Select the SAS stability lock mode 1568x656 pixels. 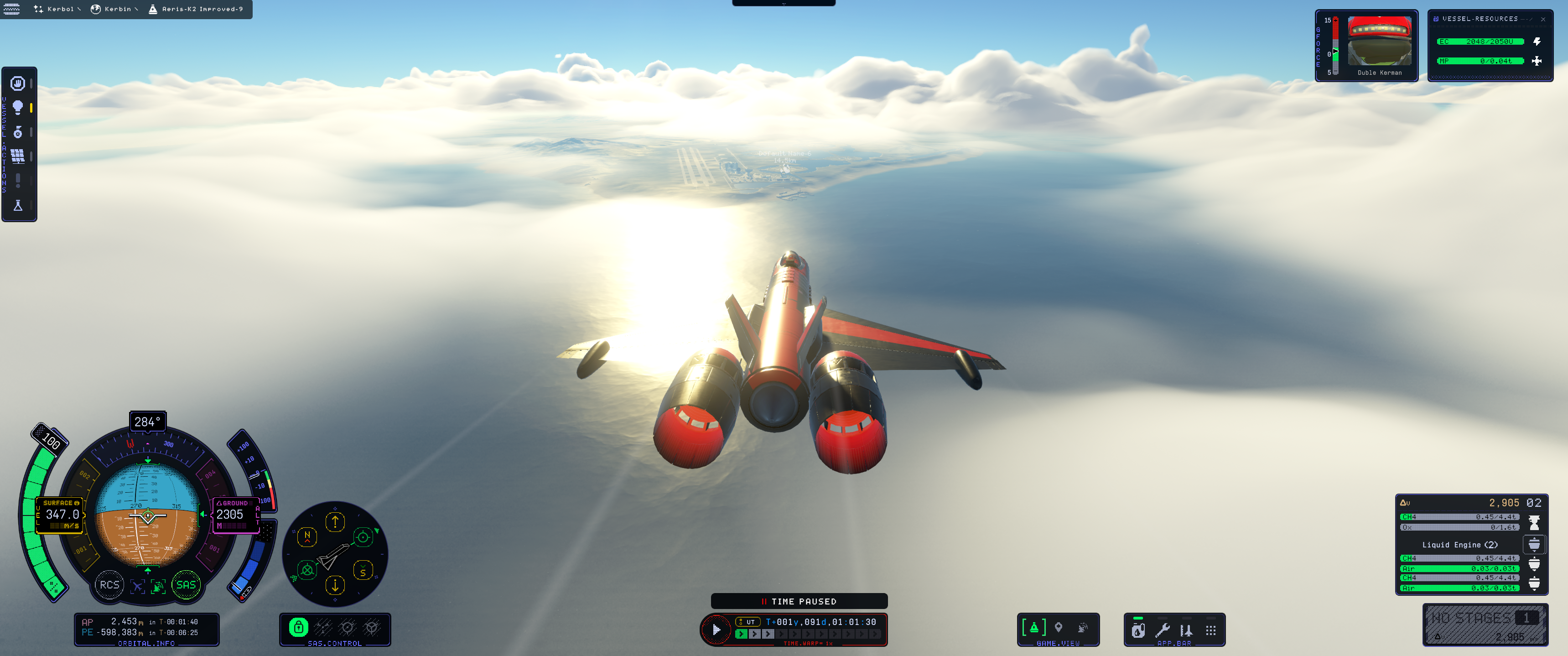tap(298, 627)
